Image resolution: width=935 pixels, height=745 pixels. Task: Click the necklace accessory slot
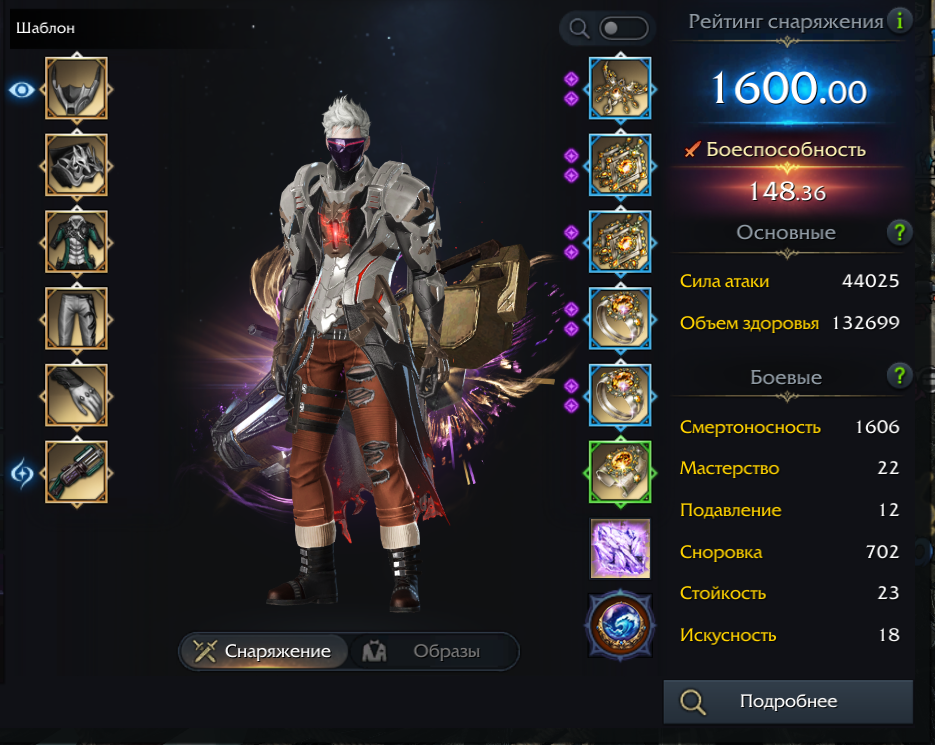point(620,88)
